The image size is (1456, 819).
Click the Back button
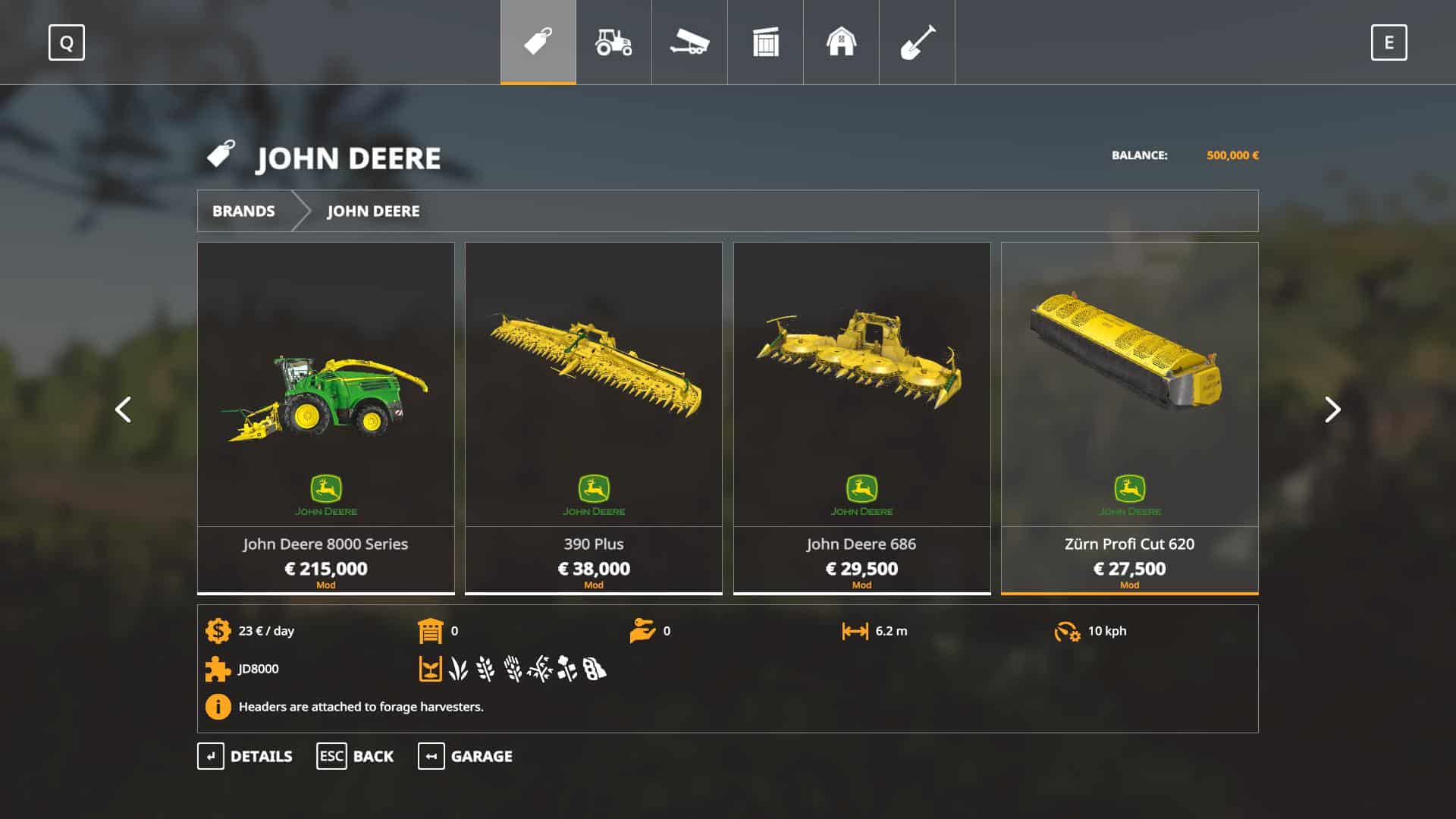355,756
